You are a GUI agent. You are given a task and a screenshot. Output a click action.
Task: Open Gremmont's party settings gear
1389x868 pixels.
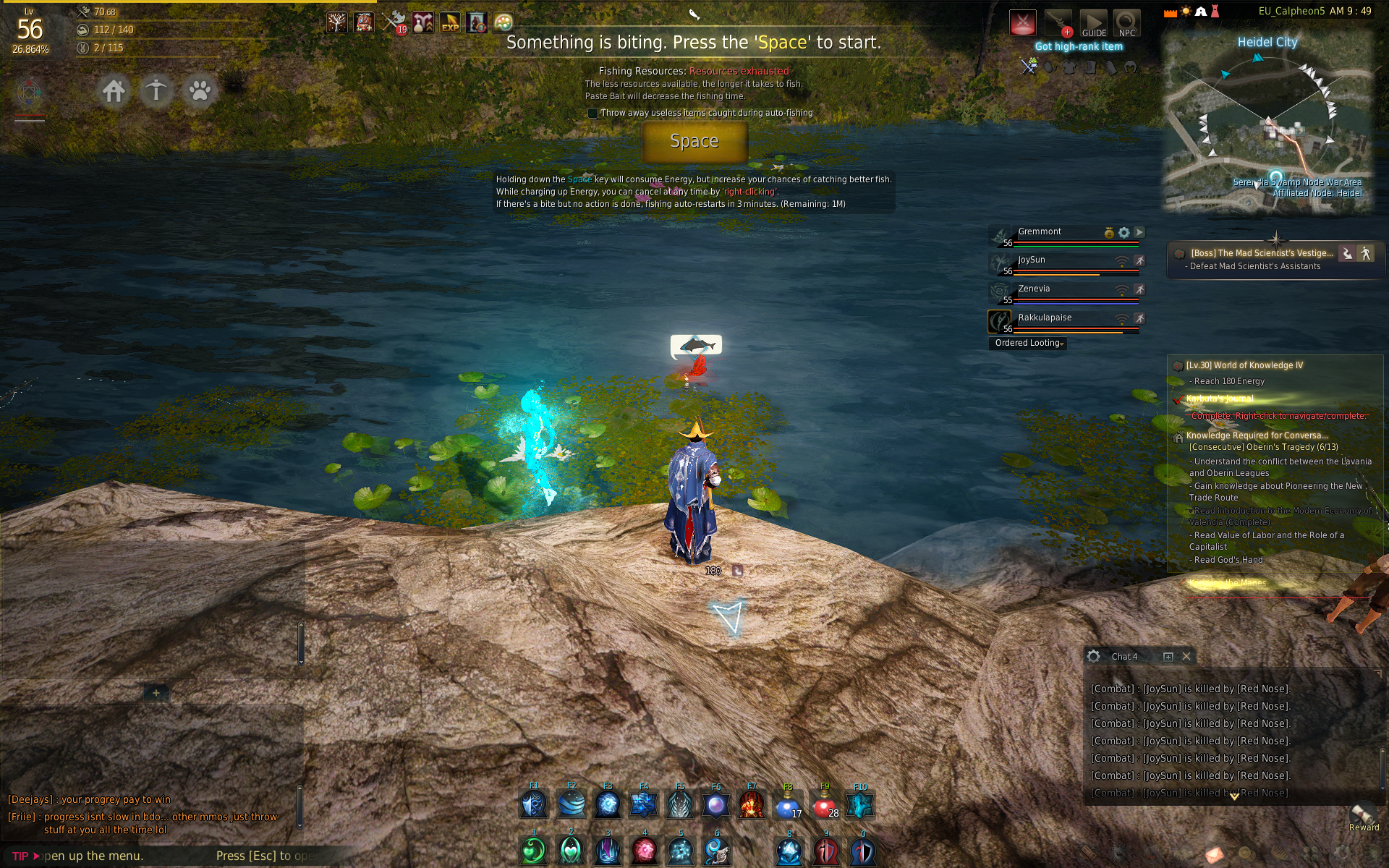coord(1123,232)
